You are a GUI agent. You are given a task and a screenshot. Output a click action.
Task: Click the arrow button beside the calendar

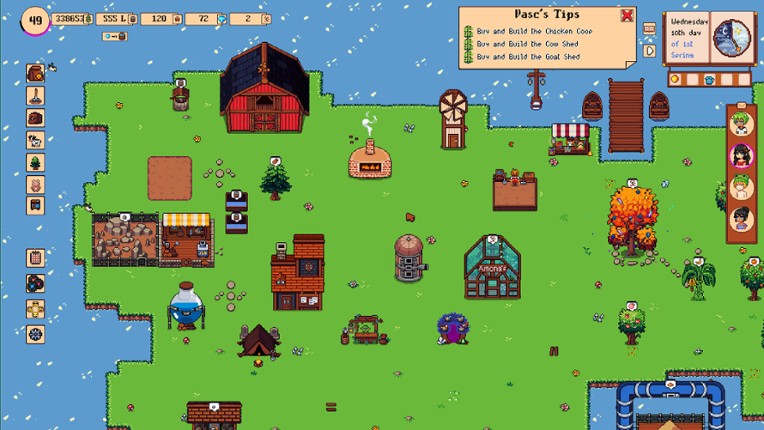point(649,50)
